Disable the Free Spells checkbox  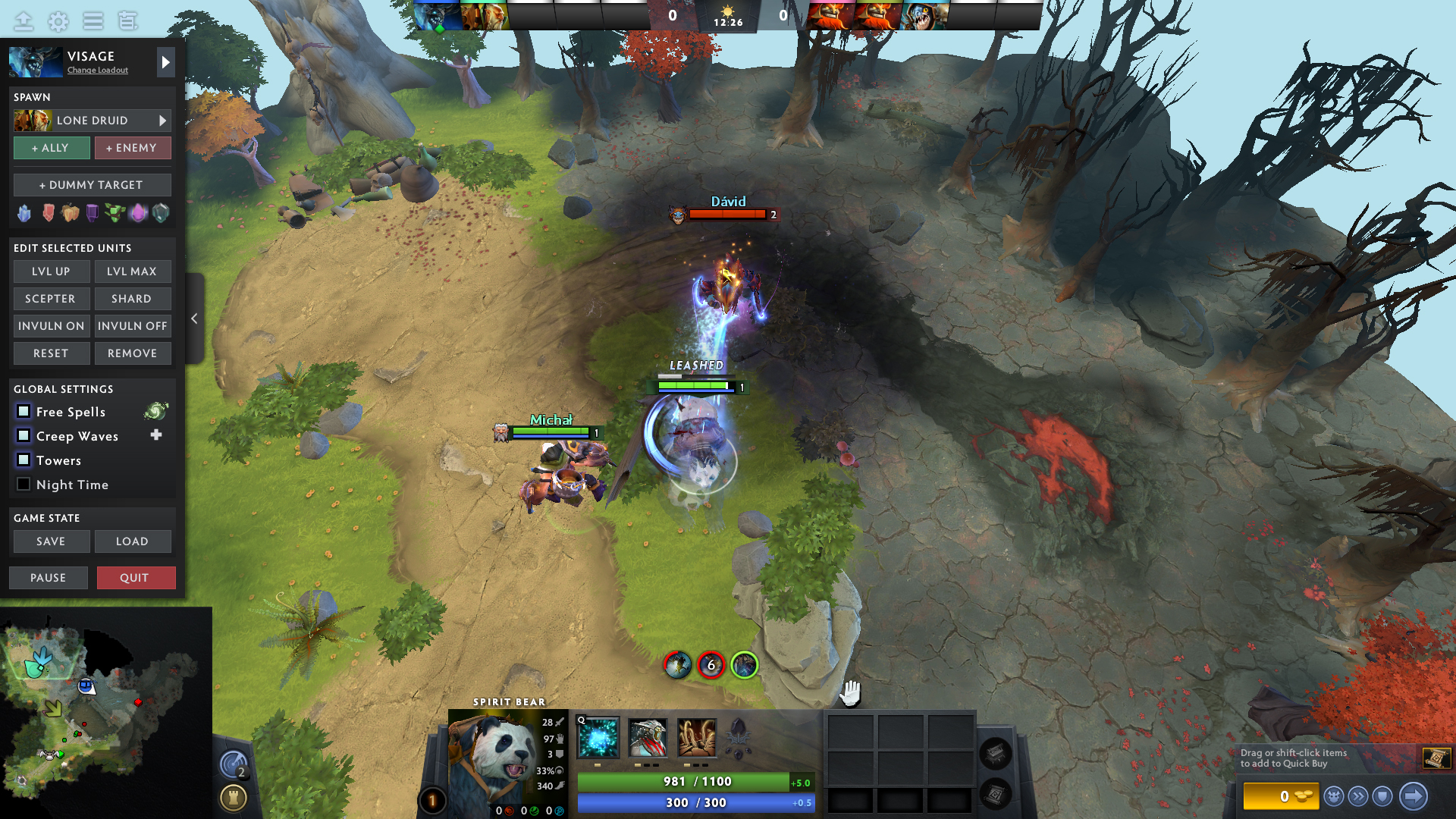coord(24,411)
